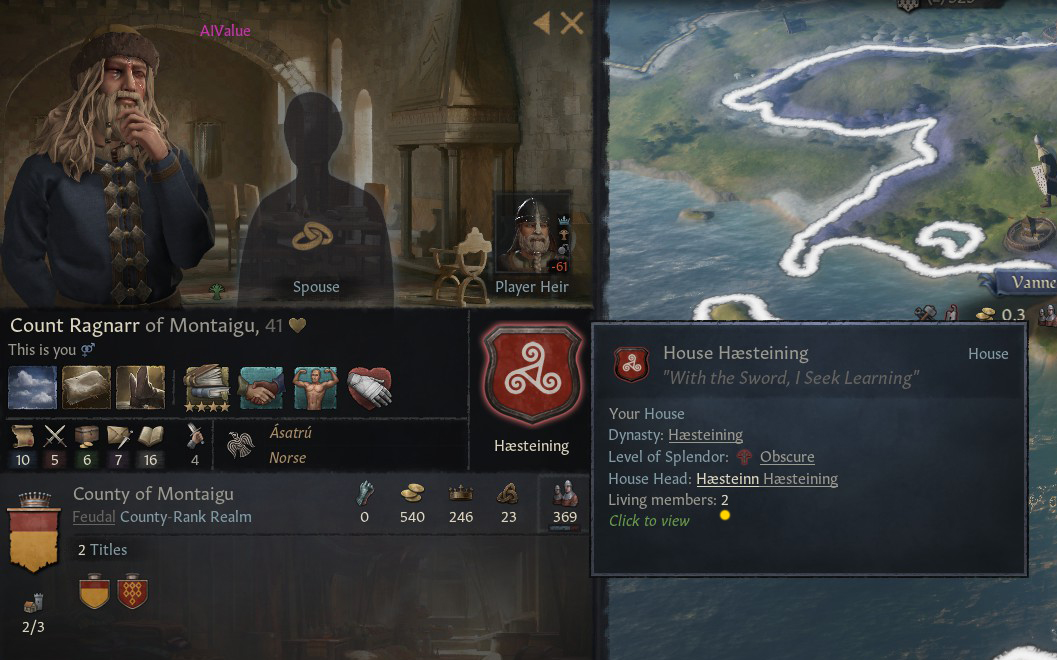This screenshot has height=660, width=1057.
Task: Select the cloudy sky trait icon
Action: 32,387
